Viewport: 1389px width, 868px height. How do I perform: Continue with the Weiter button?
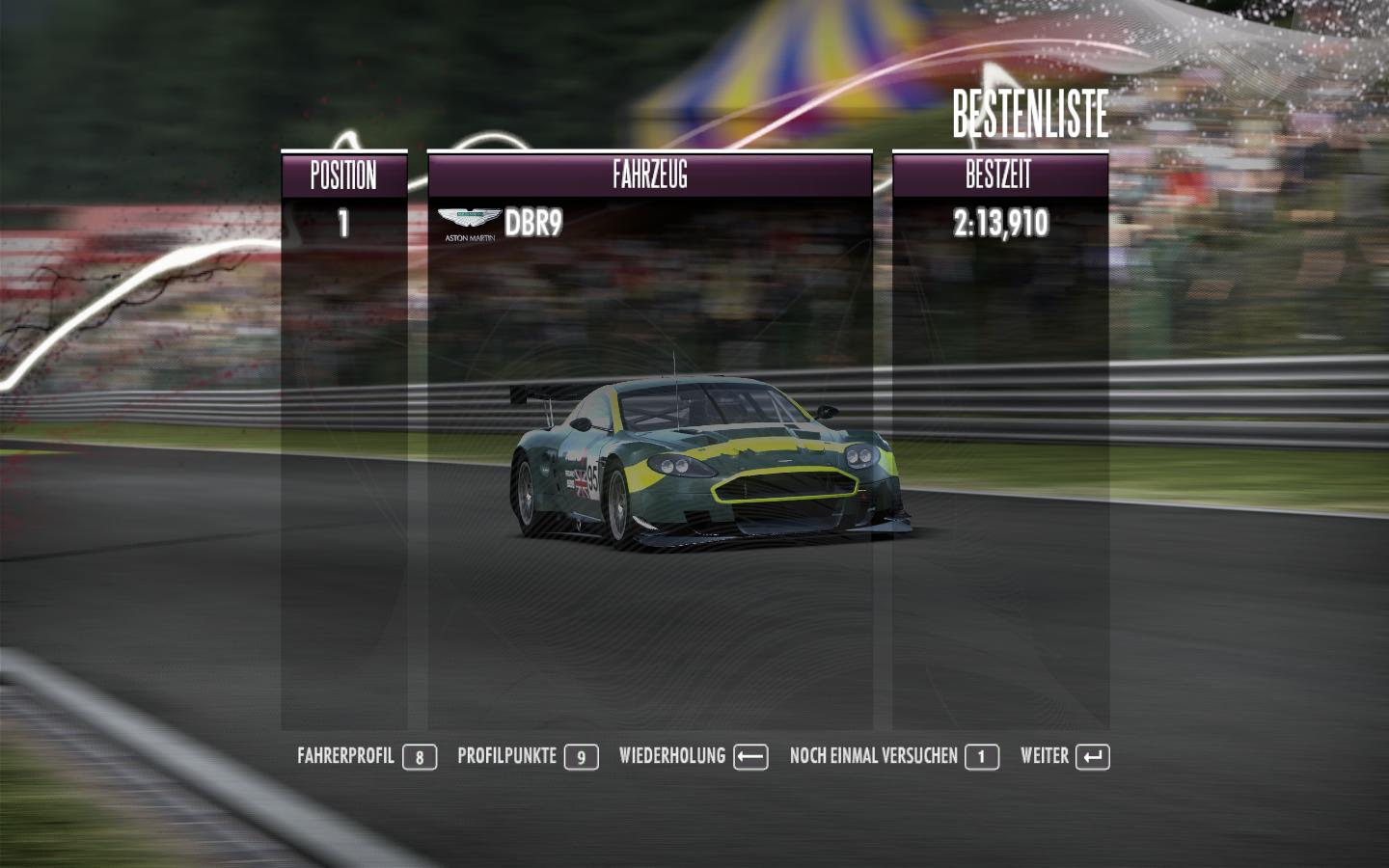[1064, 756]
